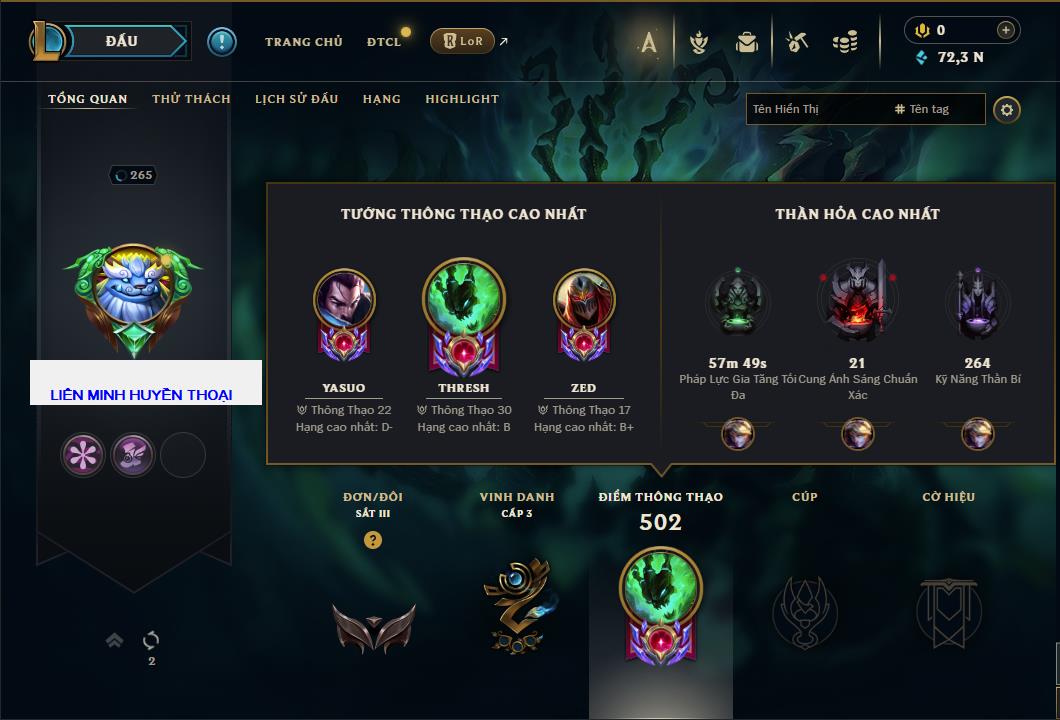This screenshot has width=1060, height=720.
Task: Select the HIGHLIGHT tab
Action: (x=461, y=99)
